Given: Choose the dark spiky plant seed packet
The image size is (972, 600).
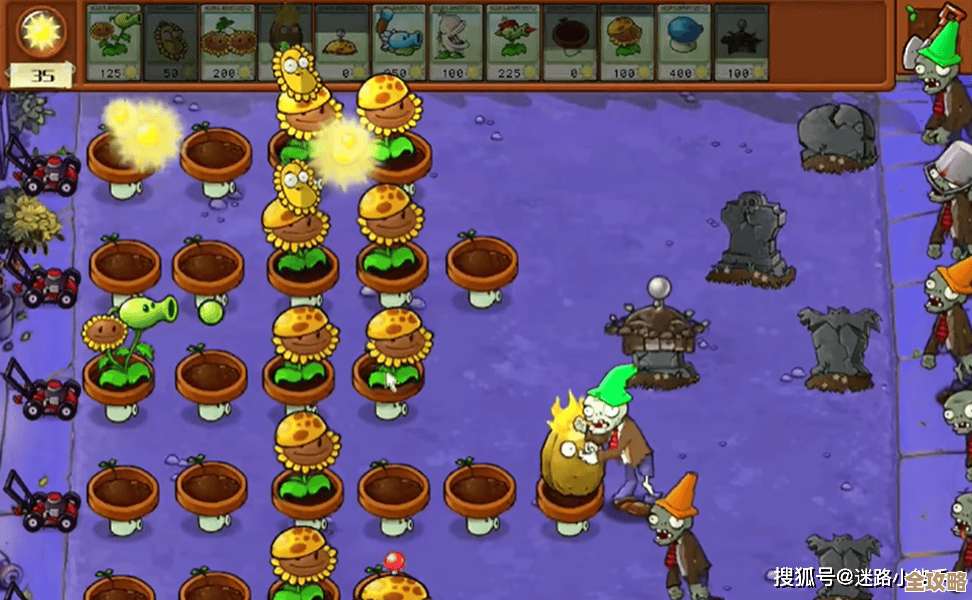Looking at the screenshot, I should coord(741,42).
